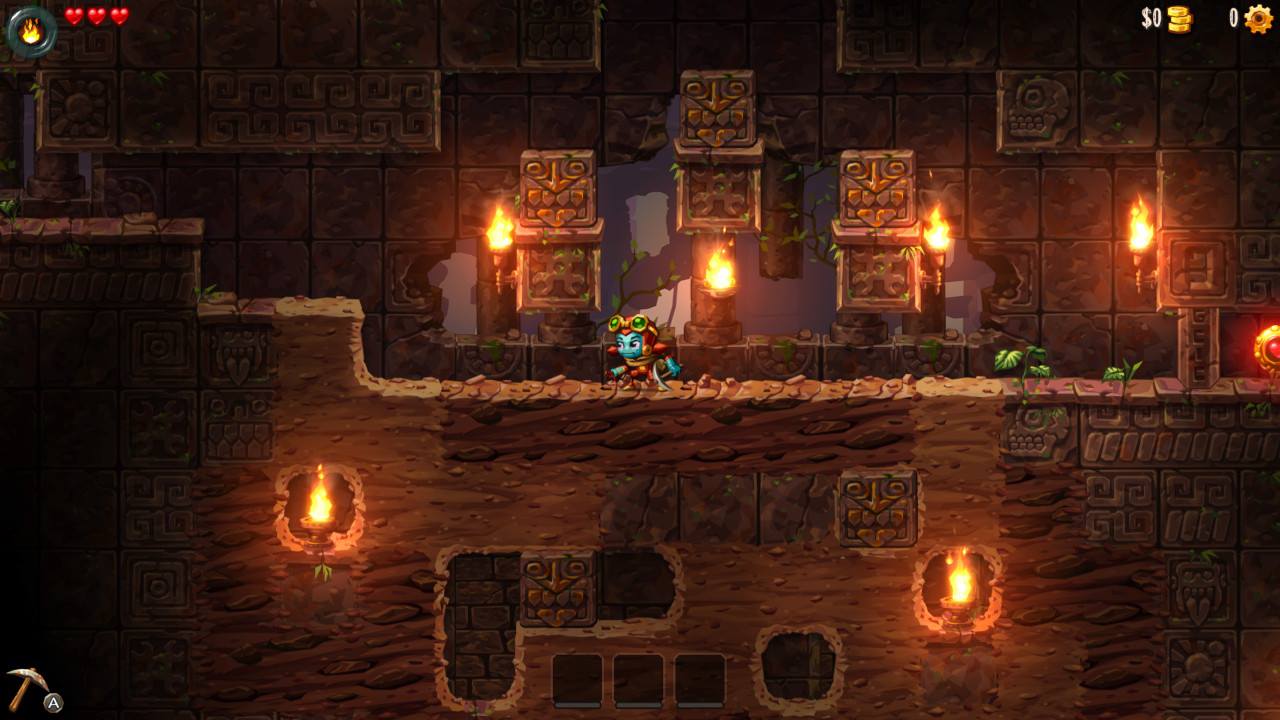Click the gold coin stack icon
Viewport: 1280px width, 720px height.
(1180, 19)
